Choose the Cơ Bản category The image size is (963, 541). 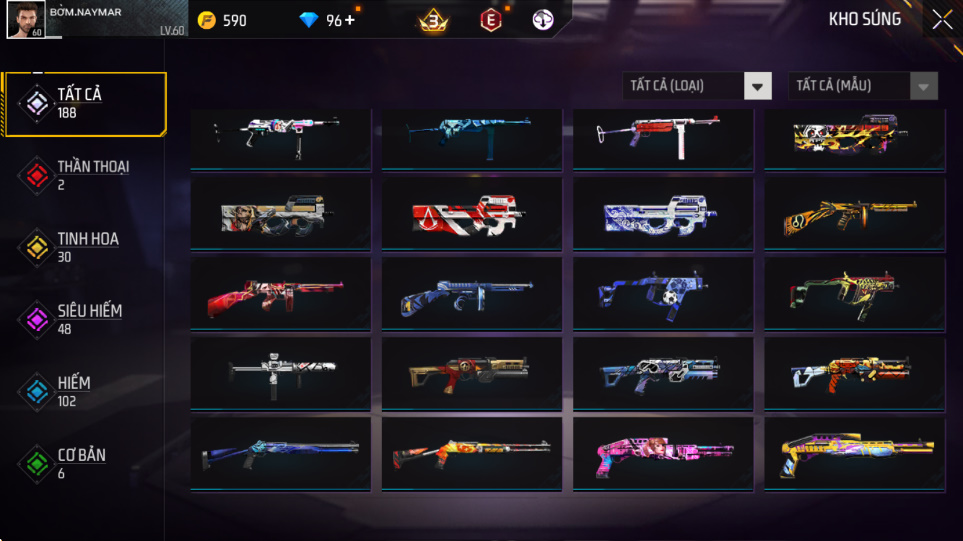(x=84, y=463)
